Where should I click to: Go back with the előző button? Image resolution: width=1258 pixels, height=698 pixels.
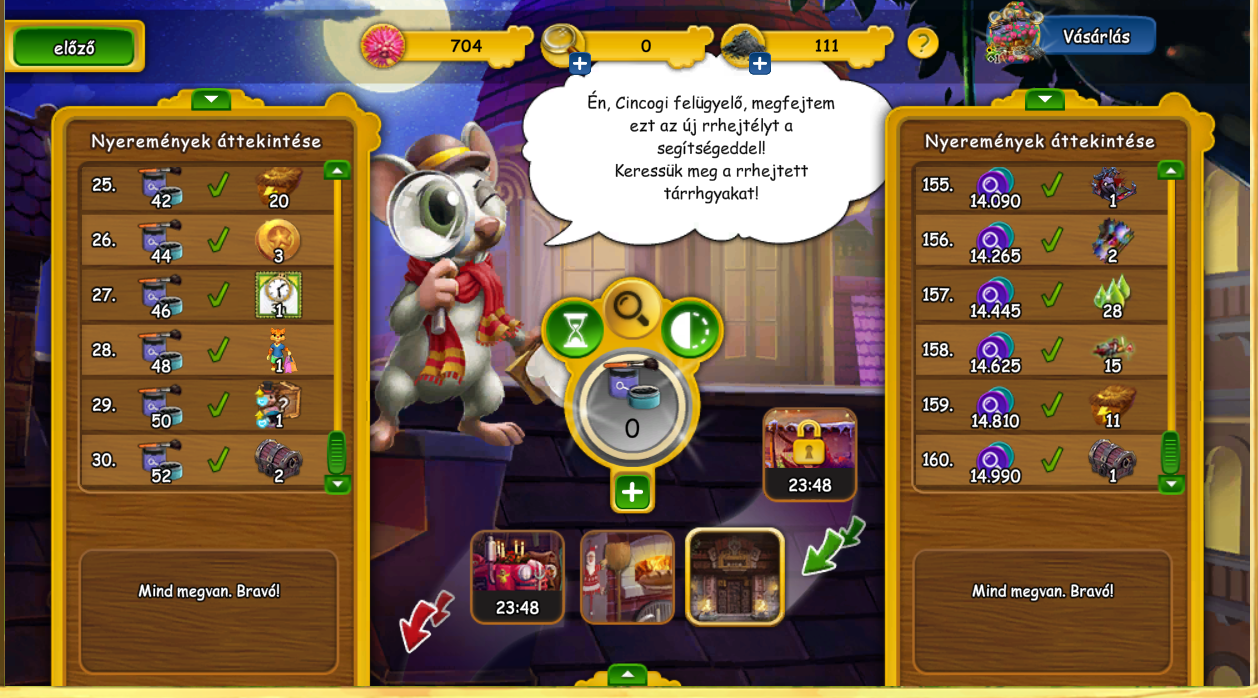pos(74,47)
